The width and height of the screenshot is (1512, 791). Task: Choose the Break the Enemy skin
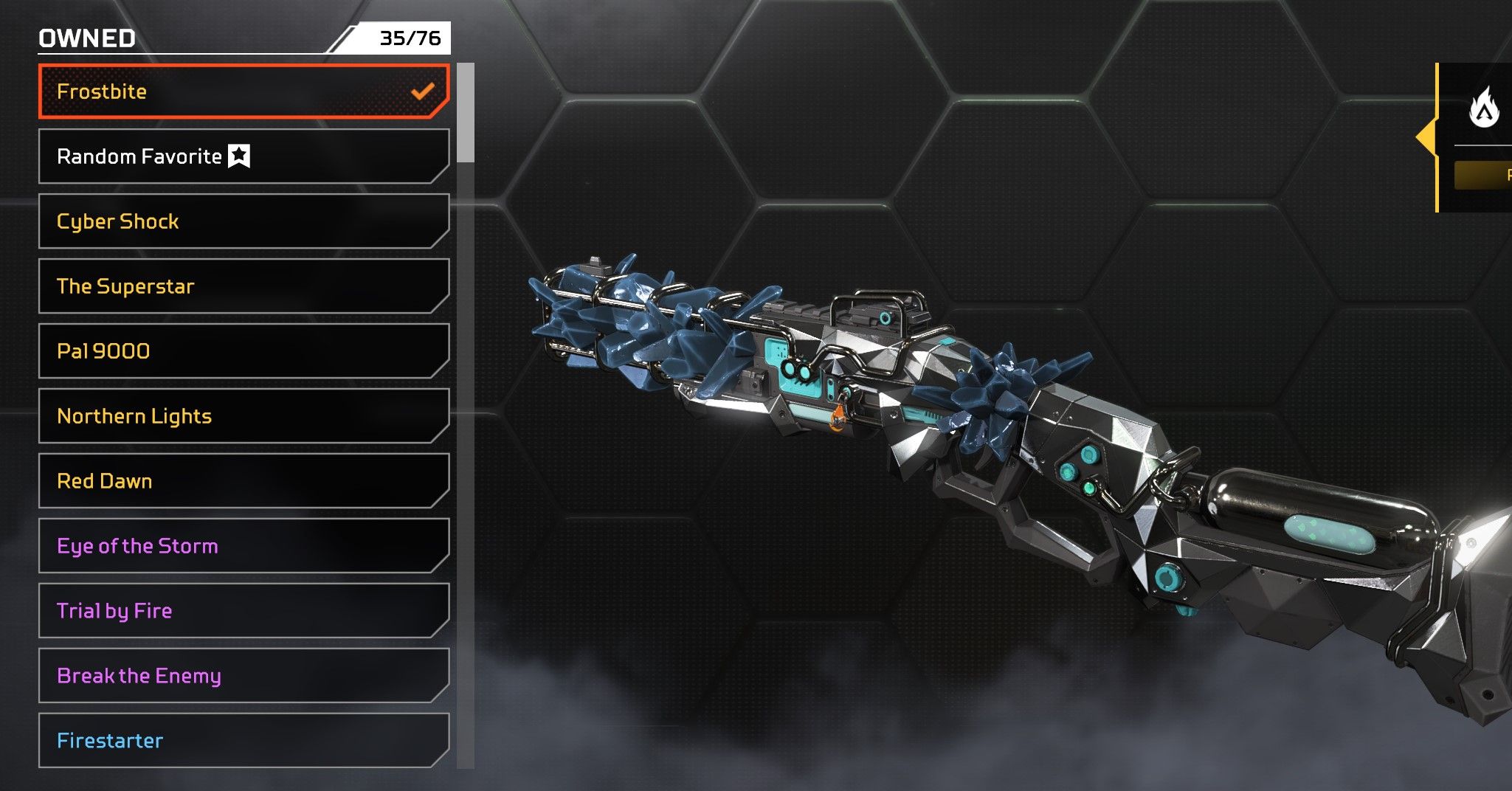(244, 676)
